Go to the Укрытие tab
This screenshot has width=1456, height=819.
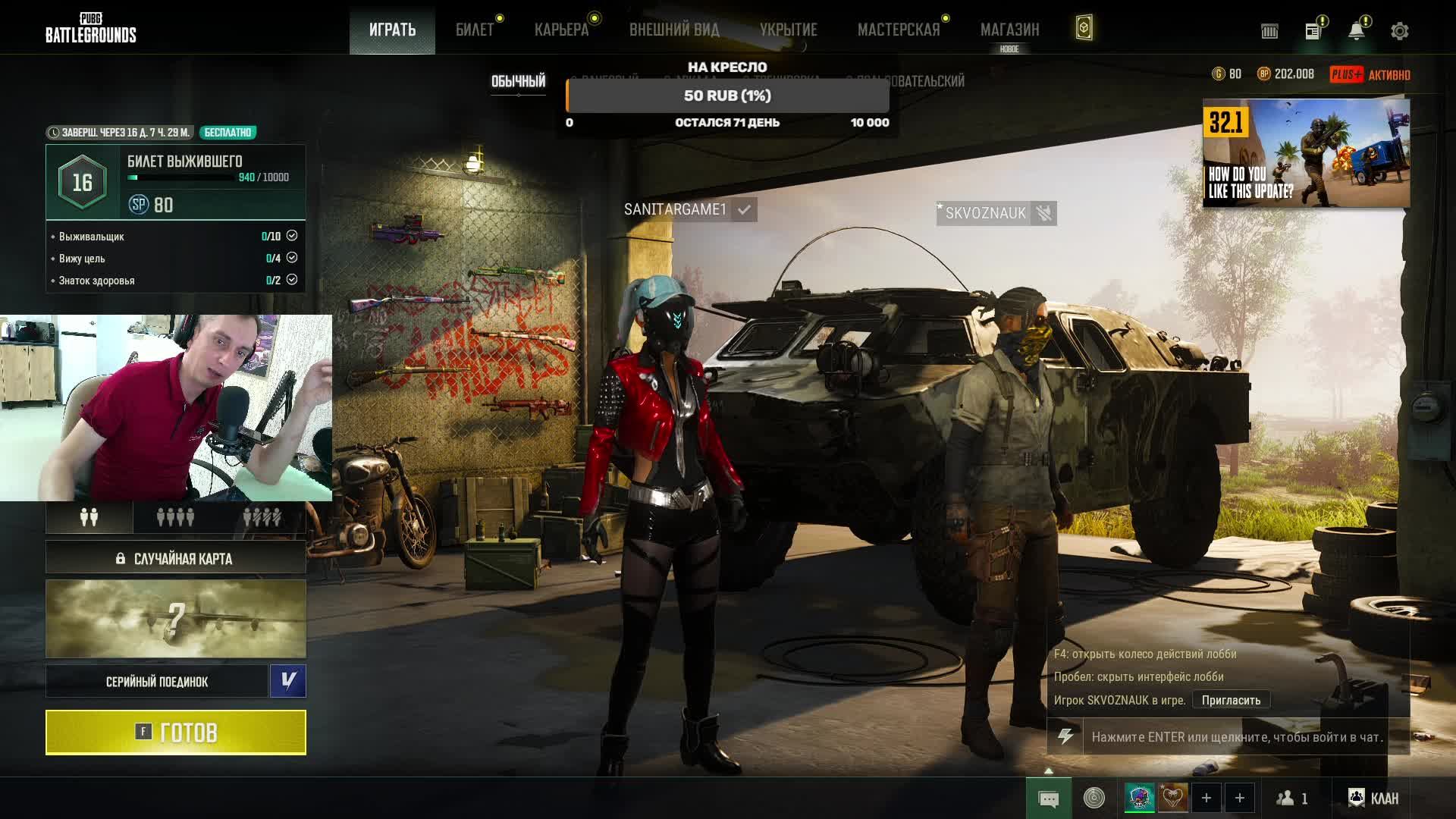pyautogui.click(x=789, y=30)
